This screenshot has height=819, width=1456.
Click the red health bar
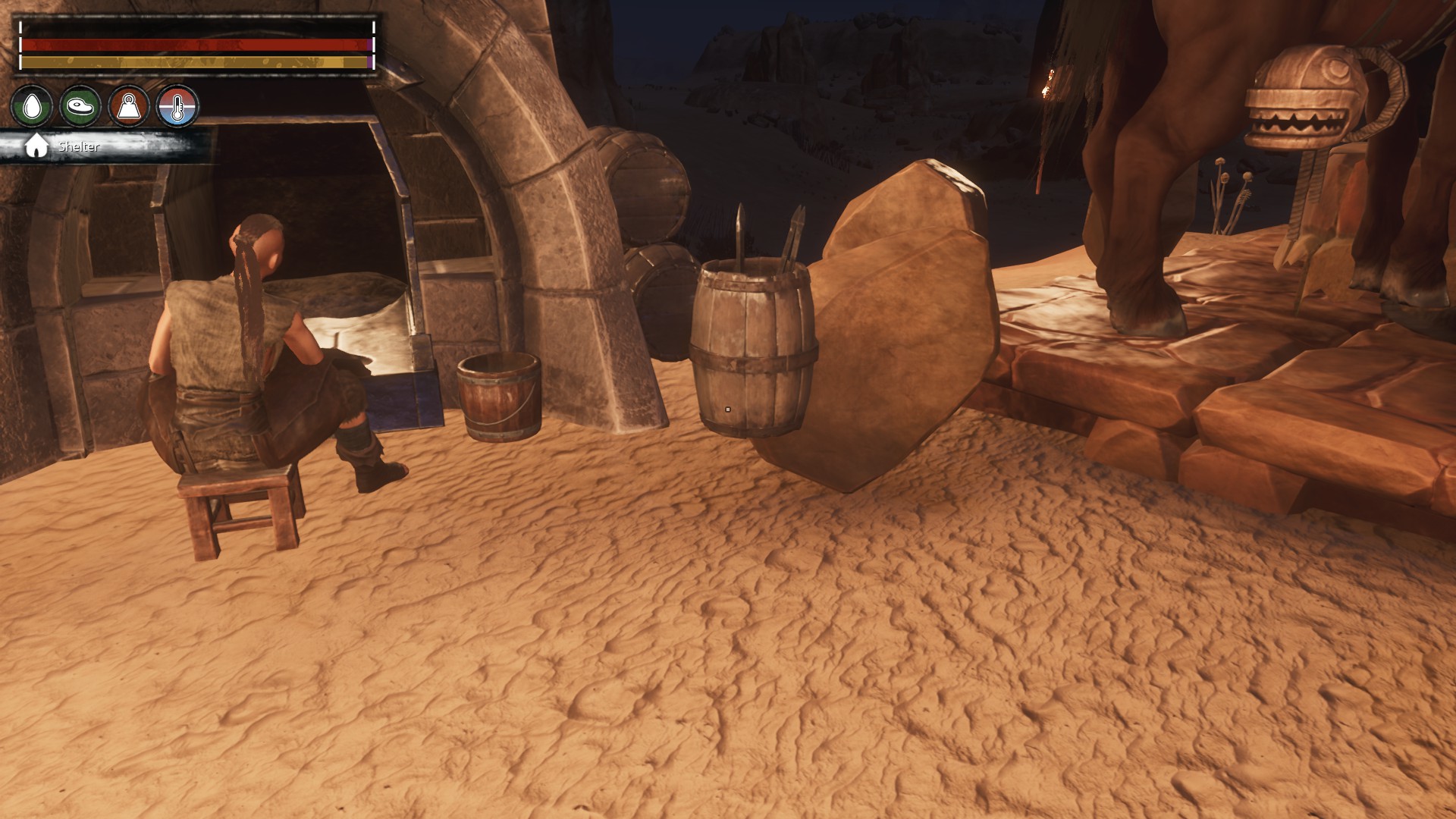[x=193, y=45]
